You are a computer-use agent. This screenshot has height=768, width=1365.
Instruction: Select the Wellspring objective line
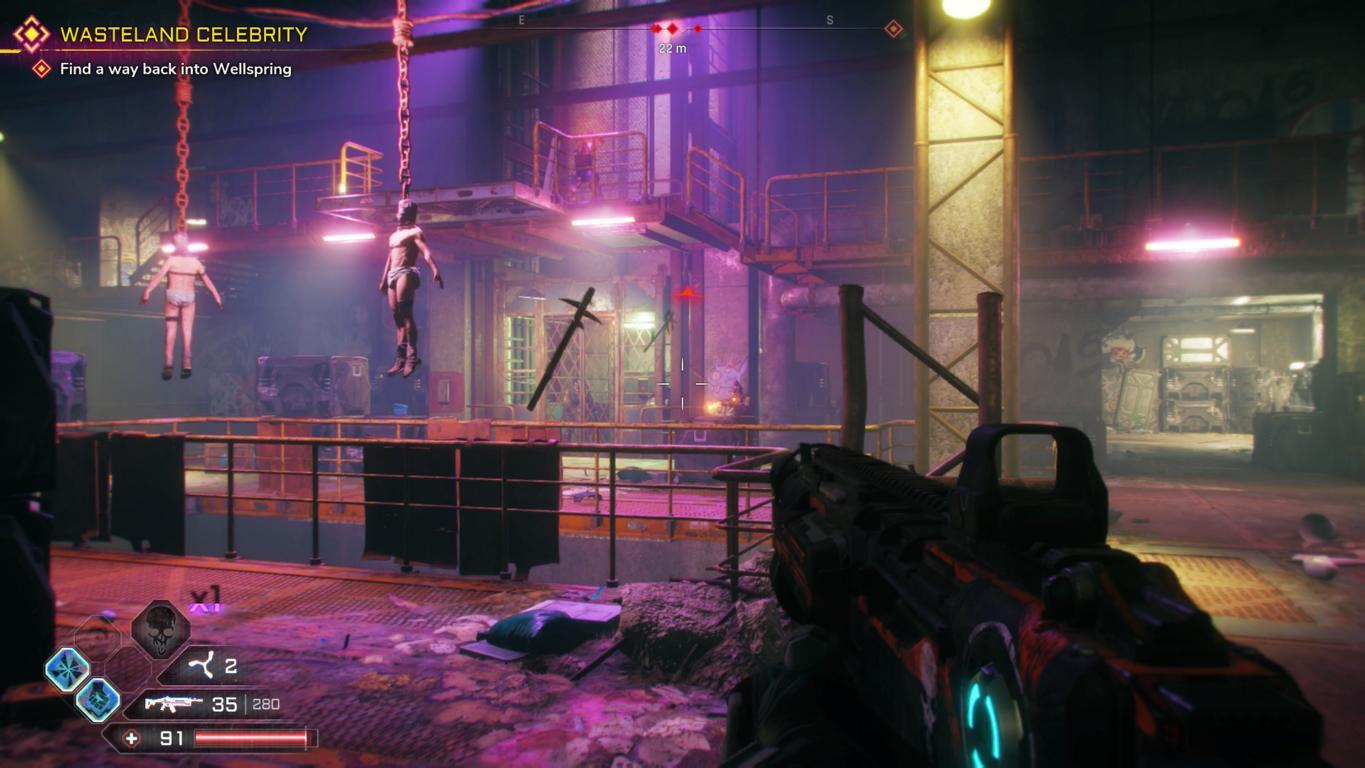(175, 69)
